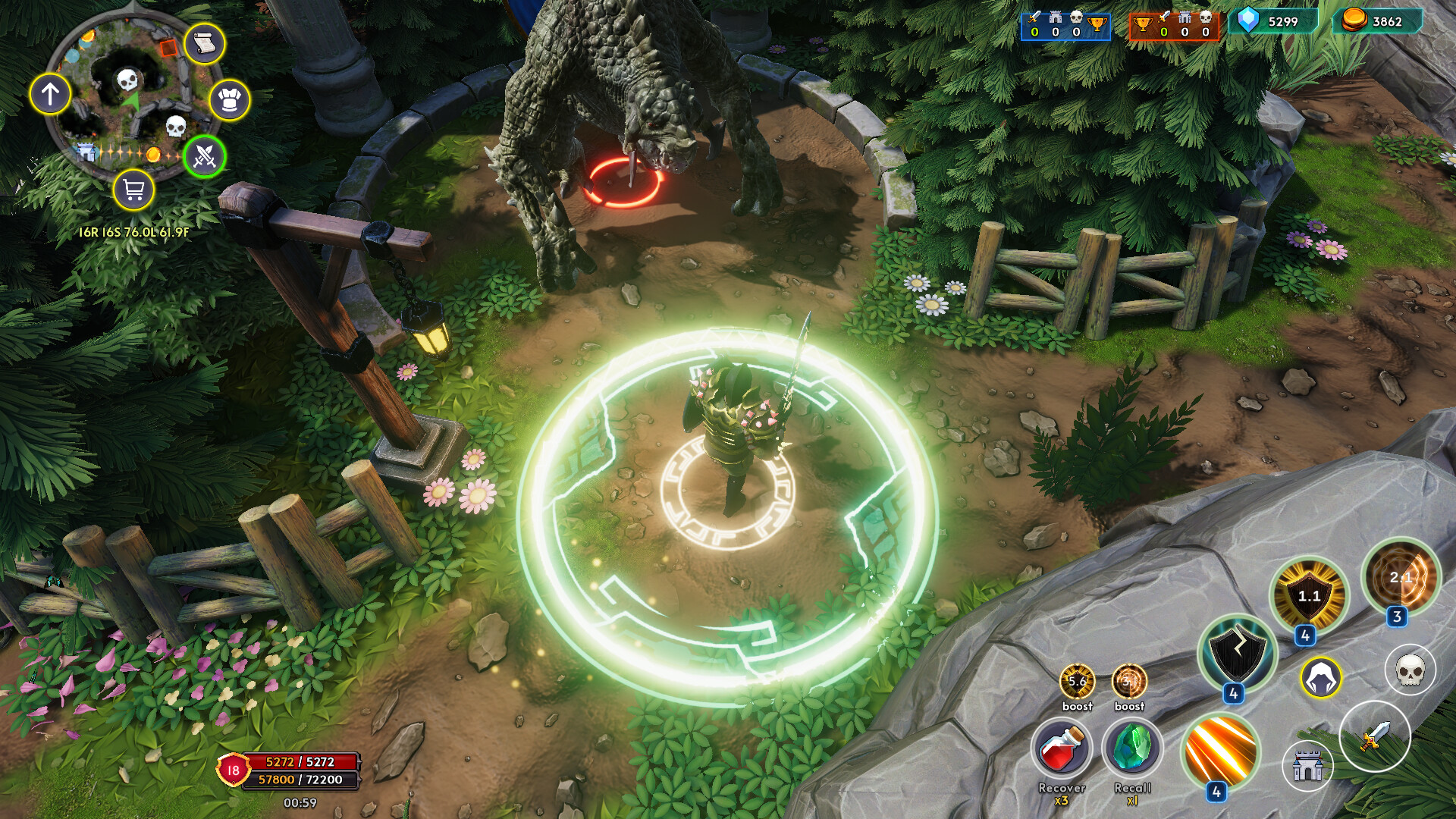
Task: Open the scroll button by the minimap
Action: tap(203, 44)
